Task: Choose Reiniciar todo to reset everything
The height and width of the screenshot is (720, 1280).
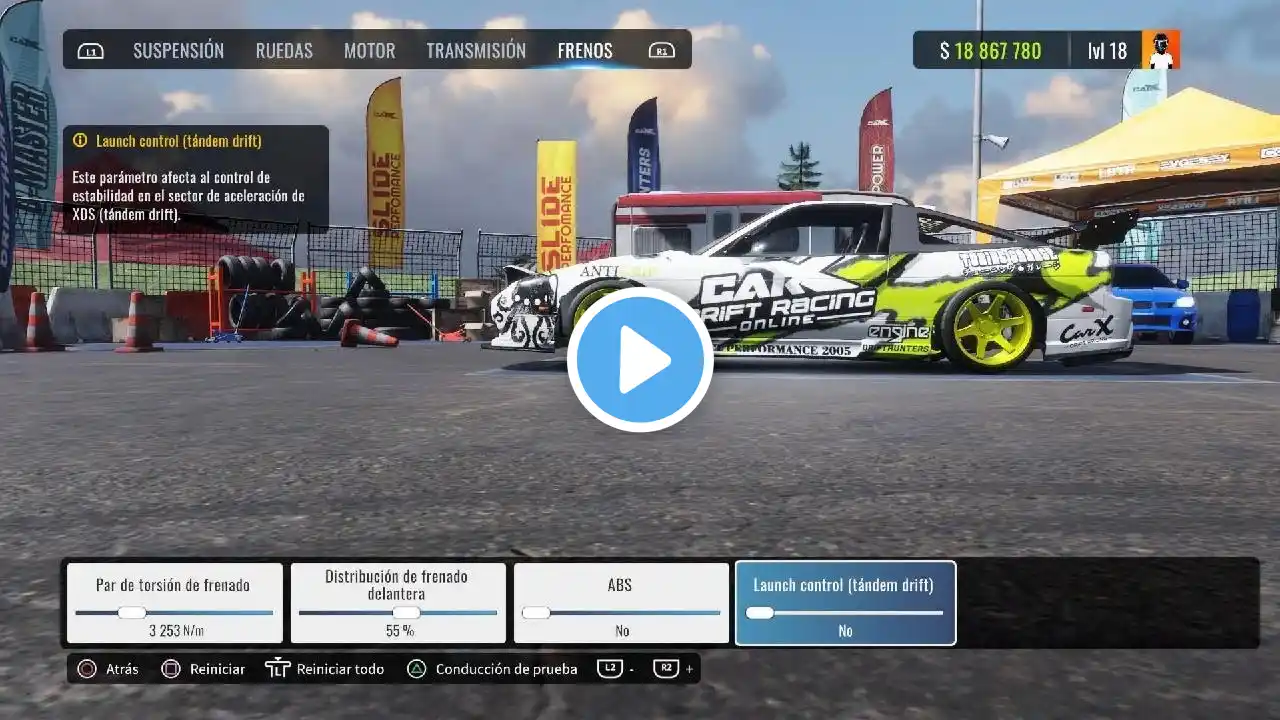Action: point(325,669)
